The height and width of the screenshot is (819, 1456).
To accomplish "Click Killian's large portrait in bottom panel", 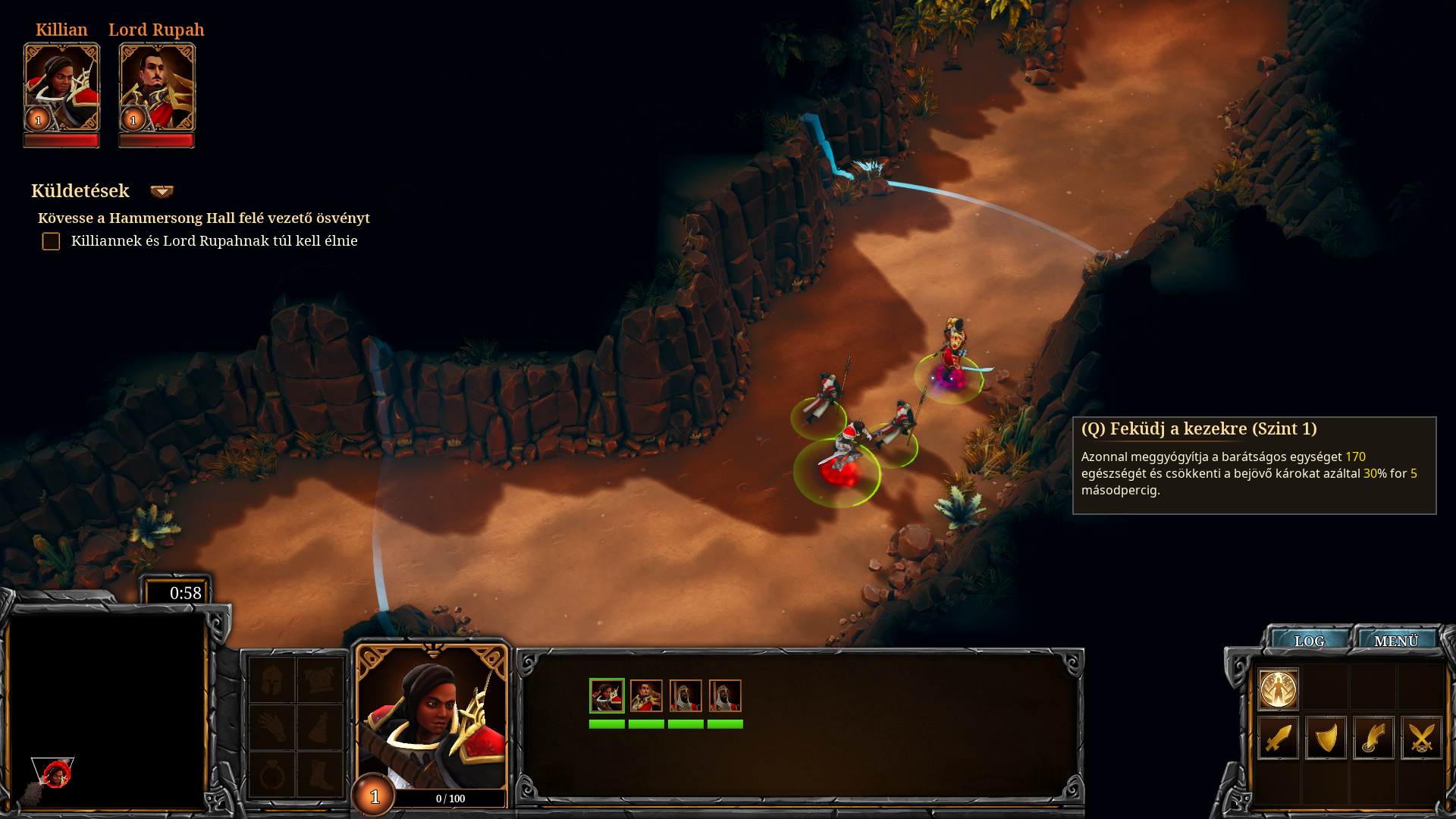I will click(x=431, y=717).
